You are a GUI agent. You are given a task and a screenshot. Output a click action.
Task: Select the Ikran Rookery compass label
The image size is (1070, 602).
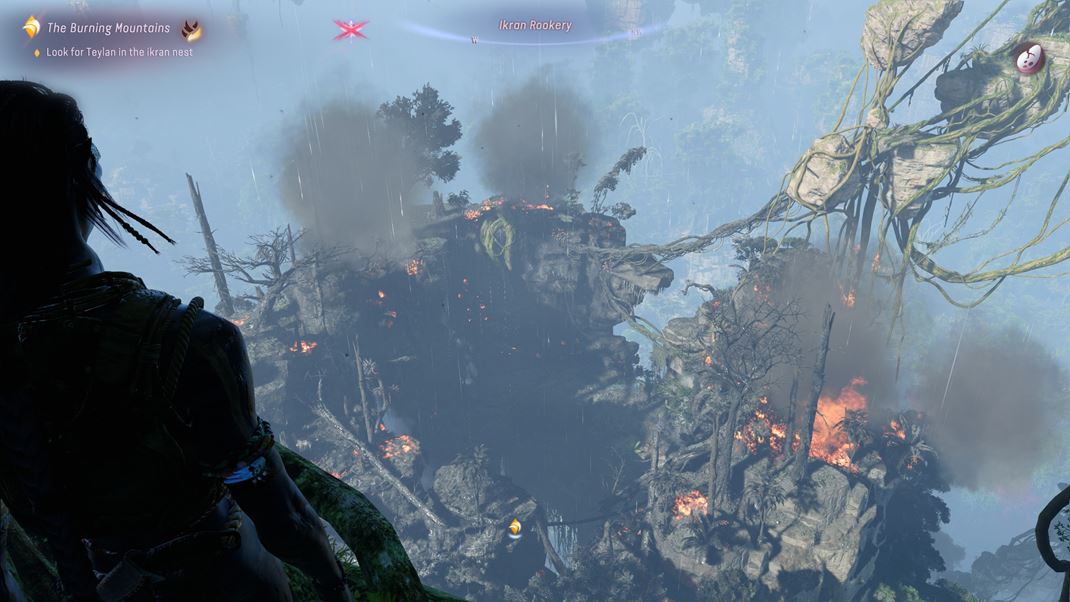[x=535, y=25]
